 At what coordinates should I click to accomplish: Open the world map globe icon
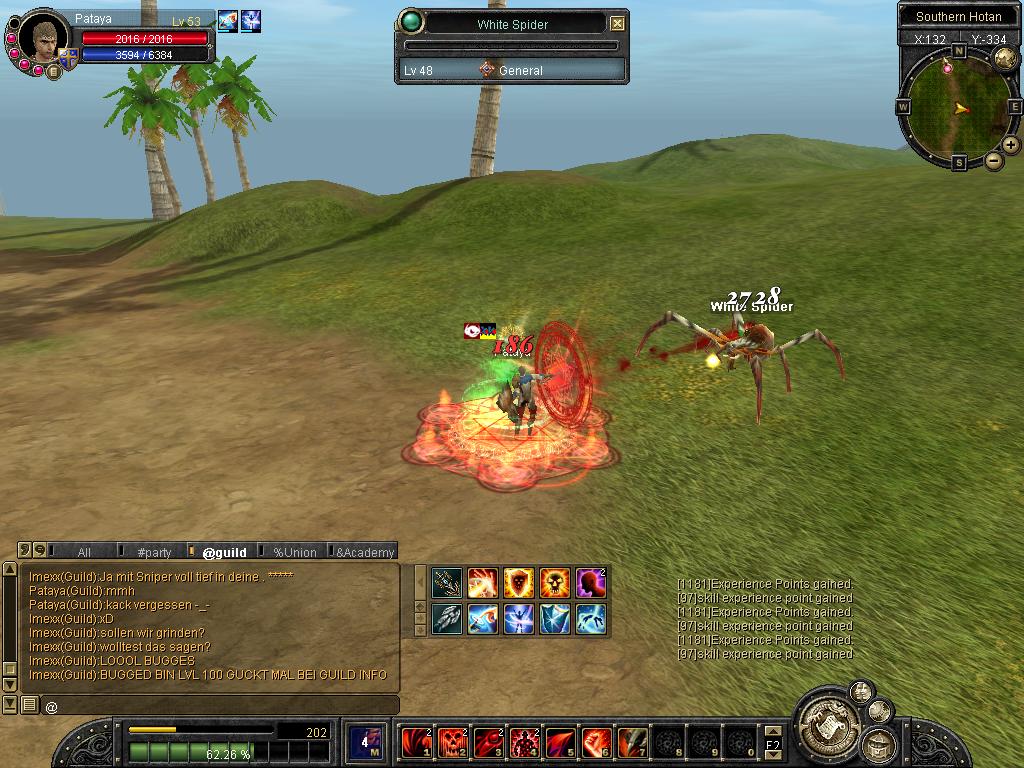tap(1004, 58)
